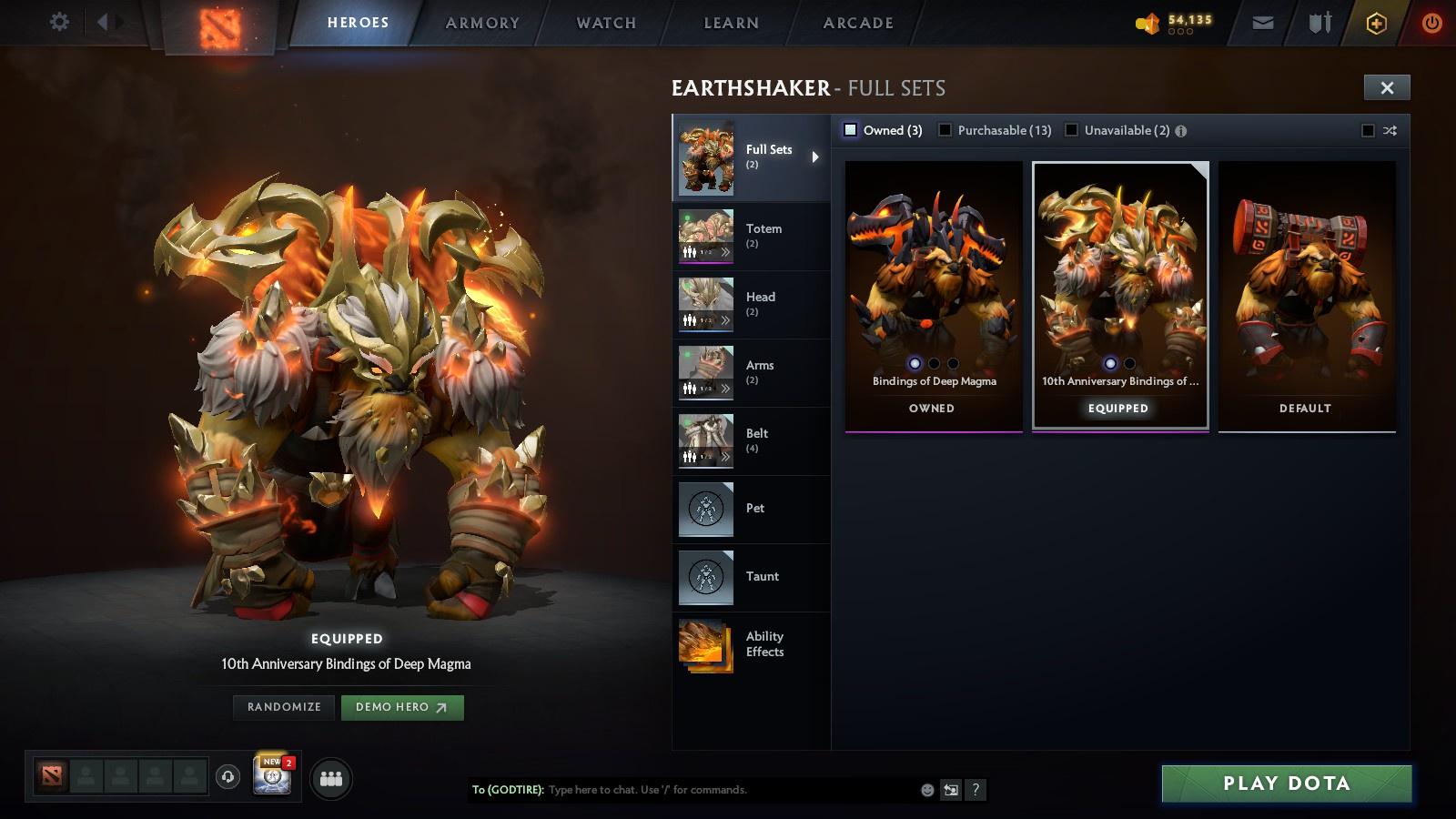Enable the Purchasable (13) filter

click(946, 130)
